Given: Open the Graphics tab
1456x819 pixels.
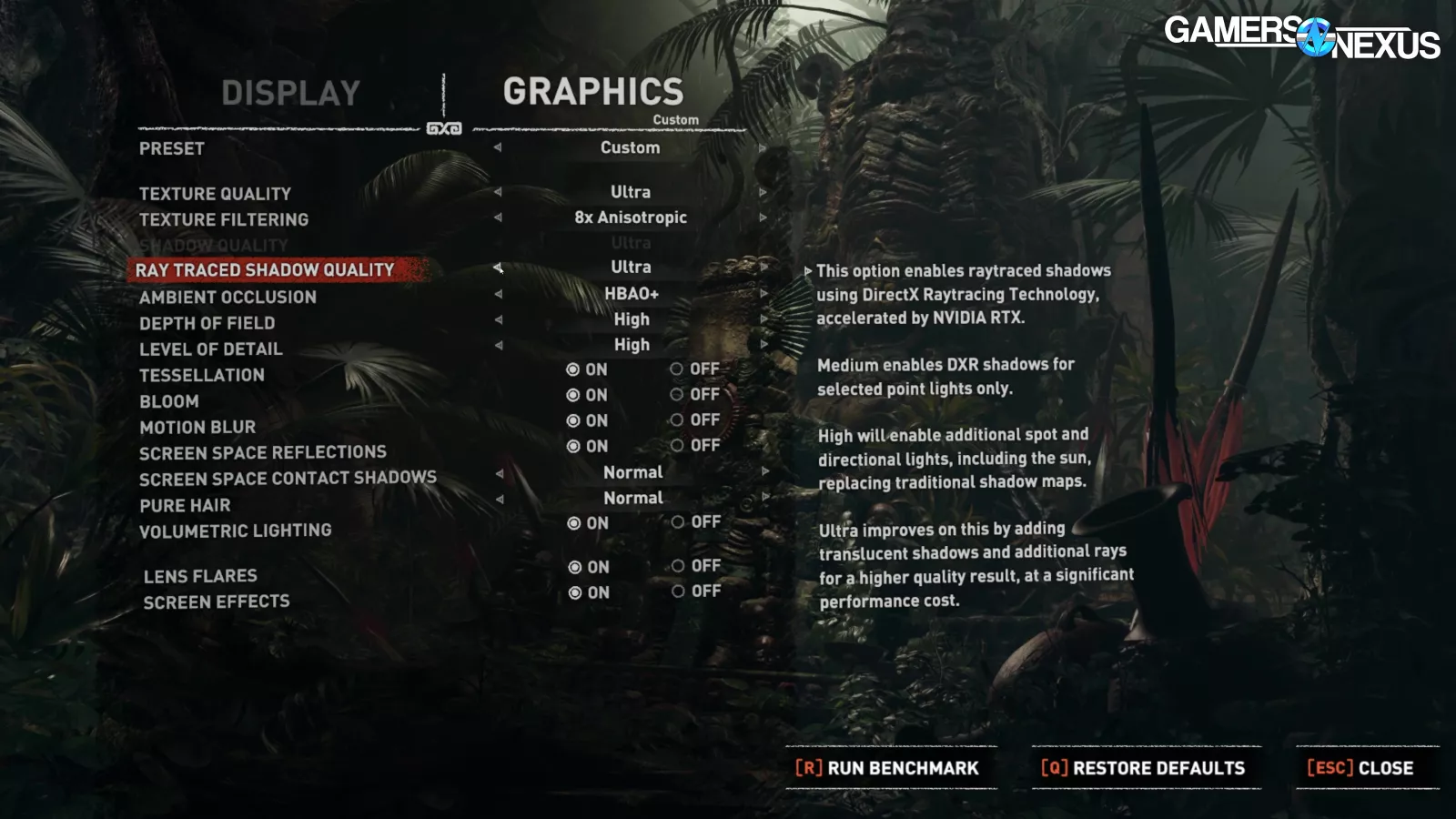Looking at the screenshot, I should 592,92.
